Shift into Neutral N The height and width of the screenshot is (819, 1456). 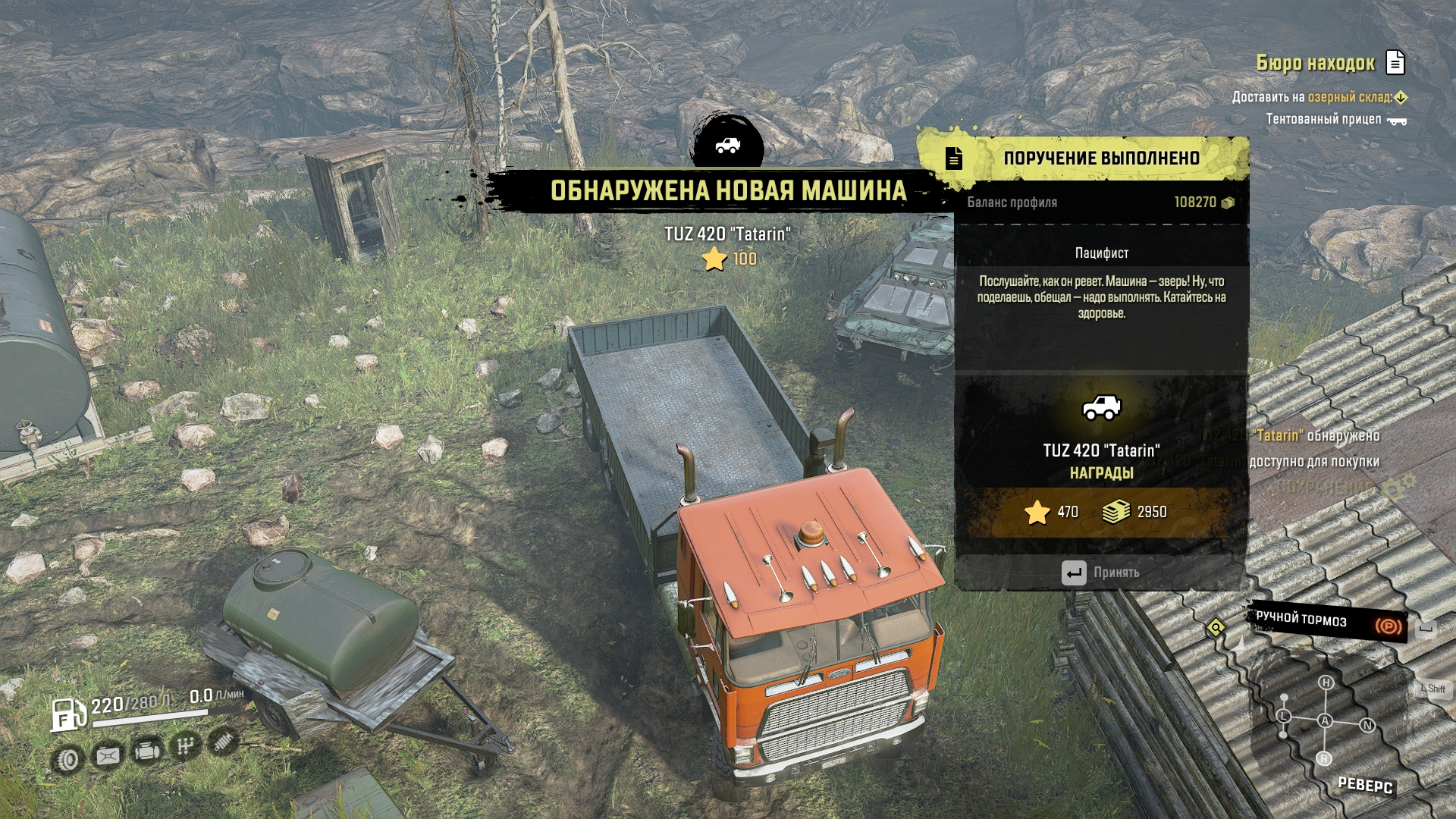(1367, 725)
